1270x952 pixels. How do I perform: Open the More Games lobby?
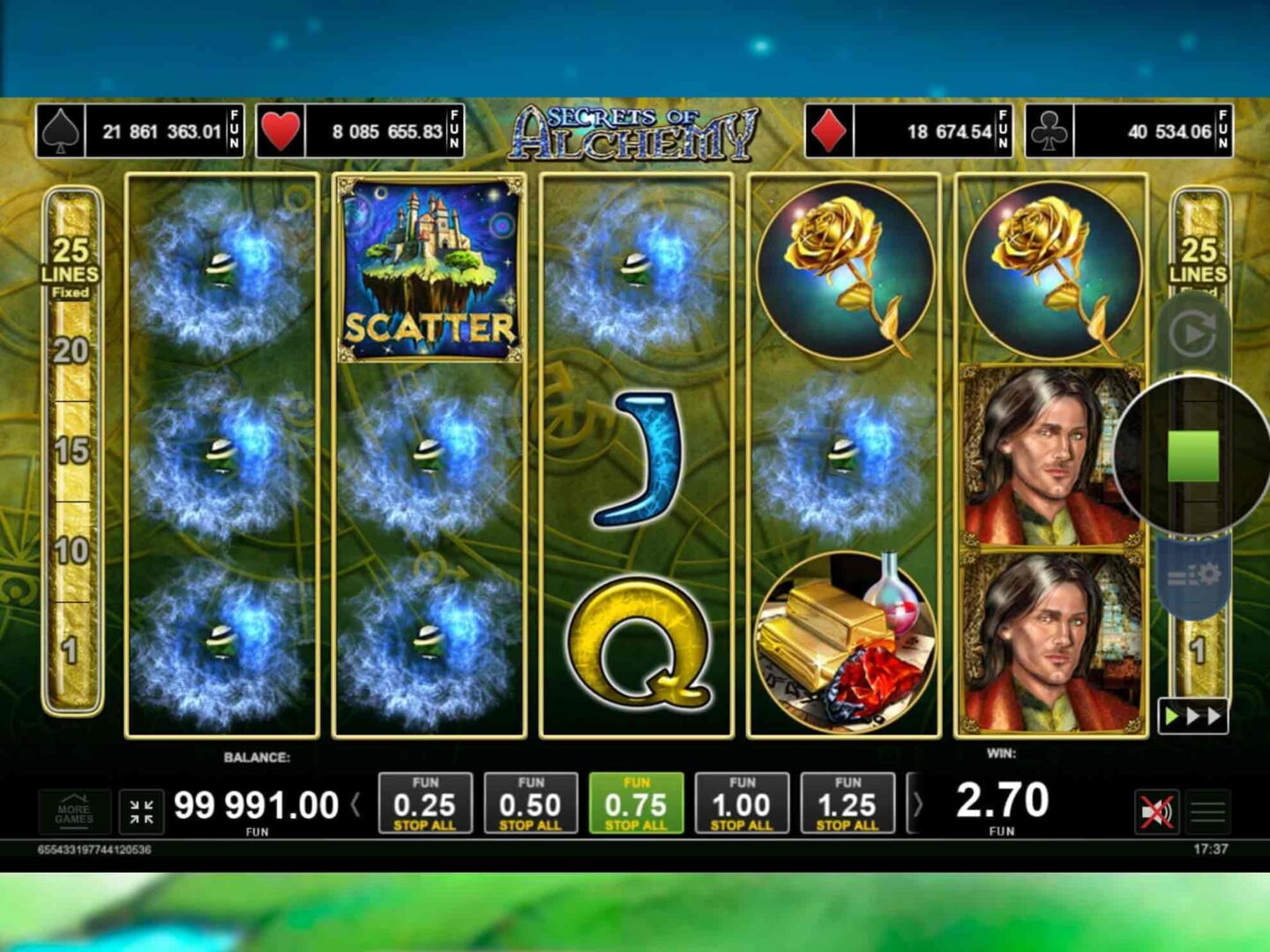(x=74, y=811)
